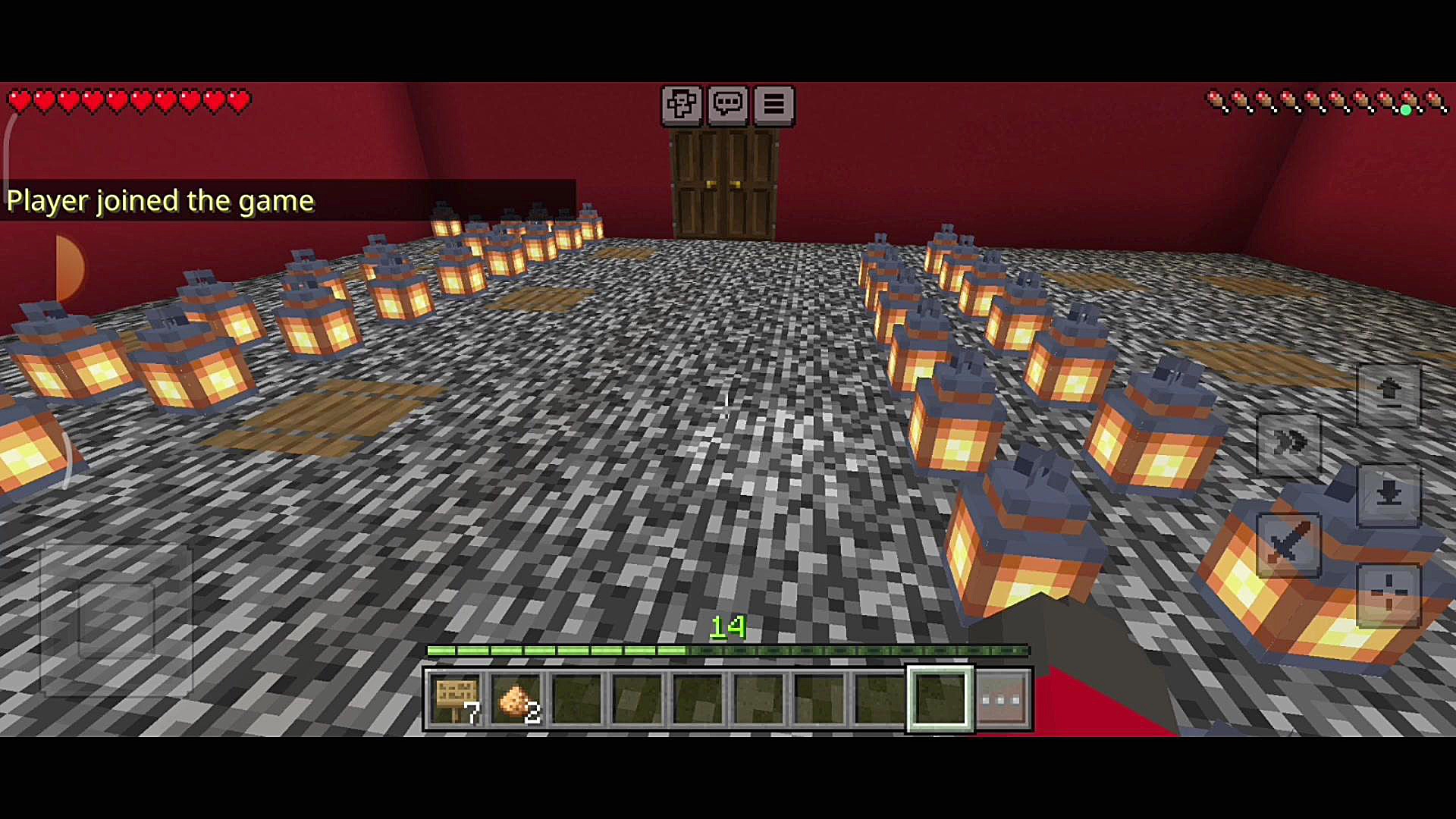Tap the sneak down-arrow button
Screen dimensions: 1456x819
(1389, 495)
